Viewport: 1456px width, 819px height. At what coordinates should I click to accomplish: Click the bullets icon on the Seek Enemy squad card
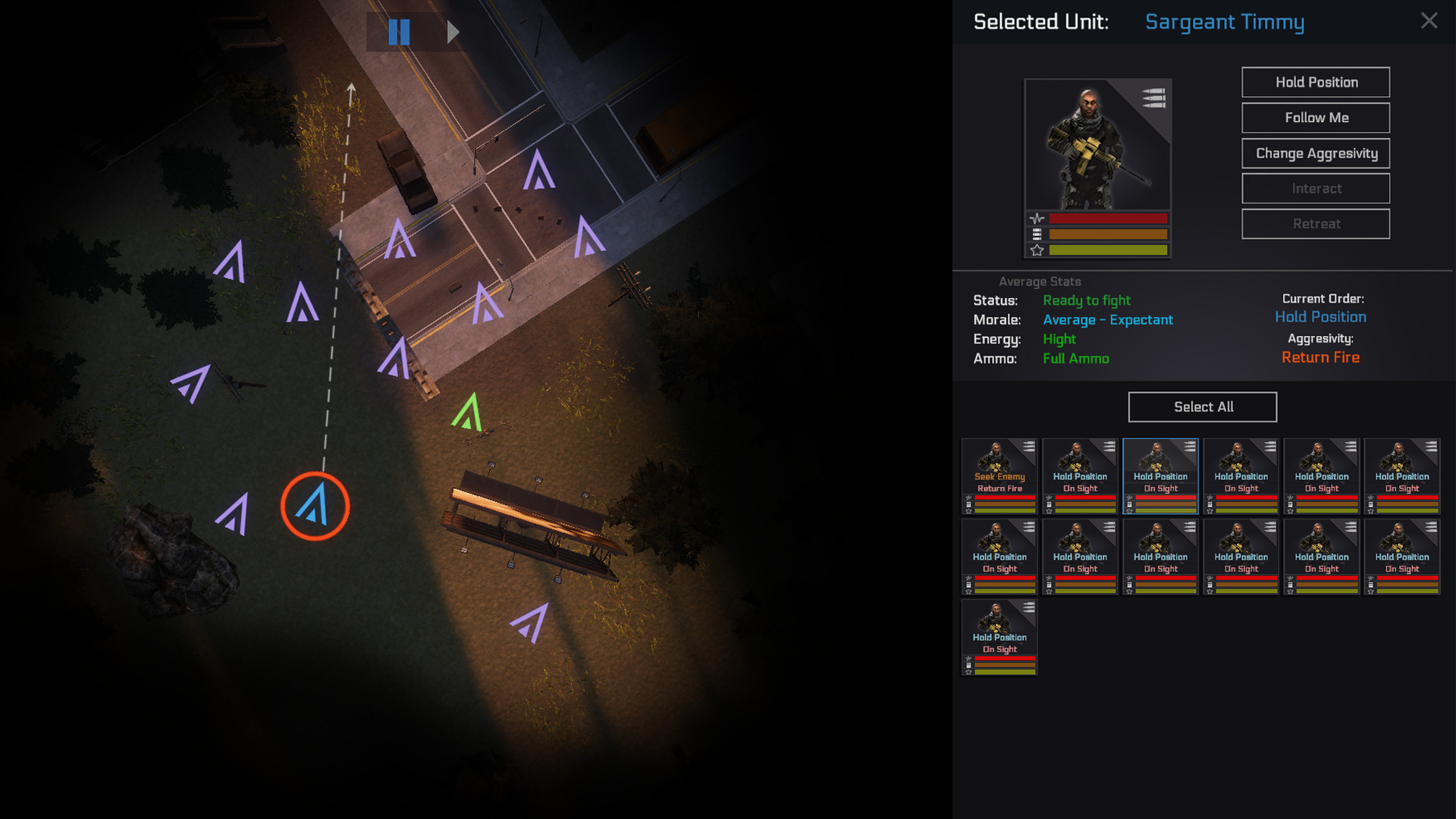(x=1029, y=447)
